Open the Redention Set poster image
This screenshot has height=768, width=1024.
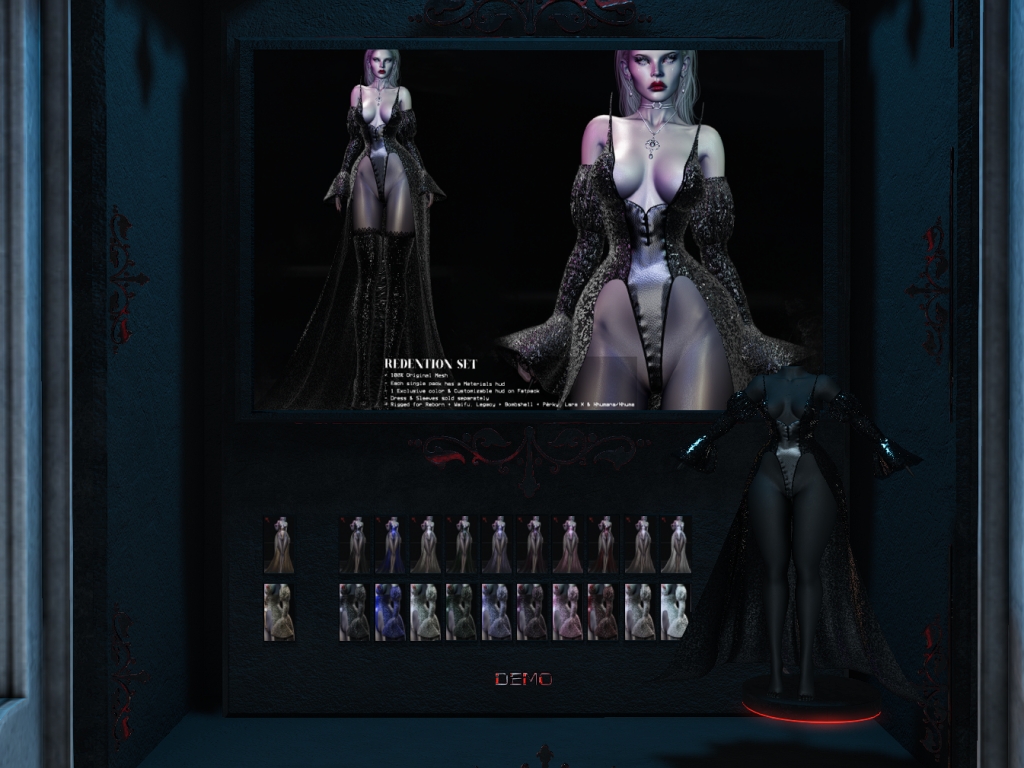click(538, 230)
